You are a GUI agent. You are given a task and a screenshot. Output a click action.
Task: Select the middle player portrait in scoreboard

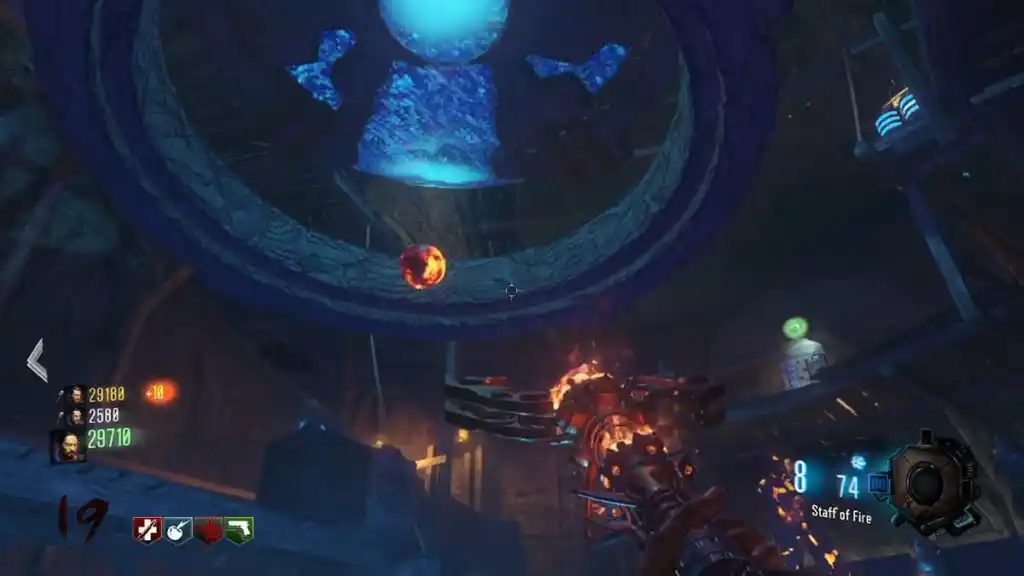72,415
